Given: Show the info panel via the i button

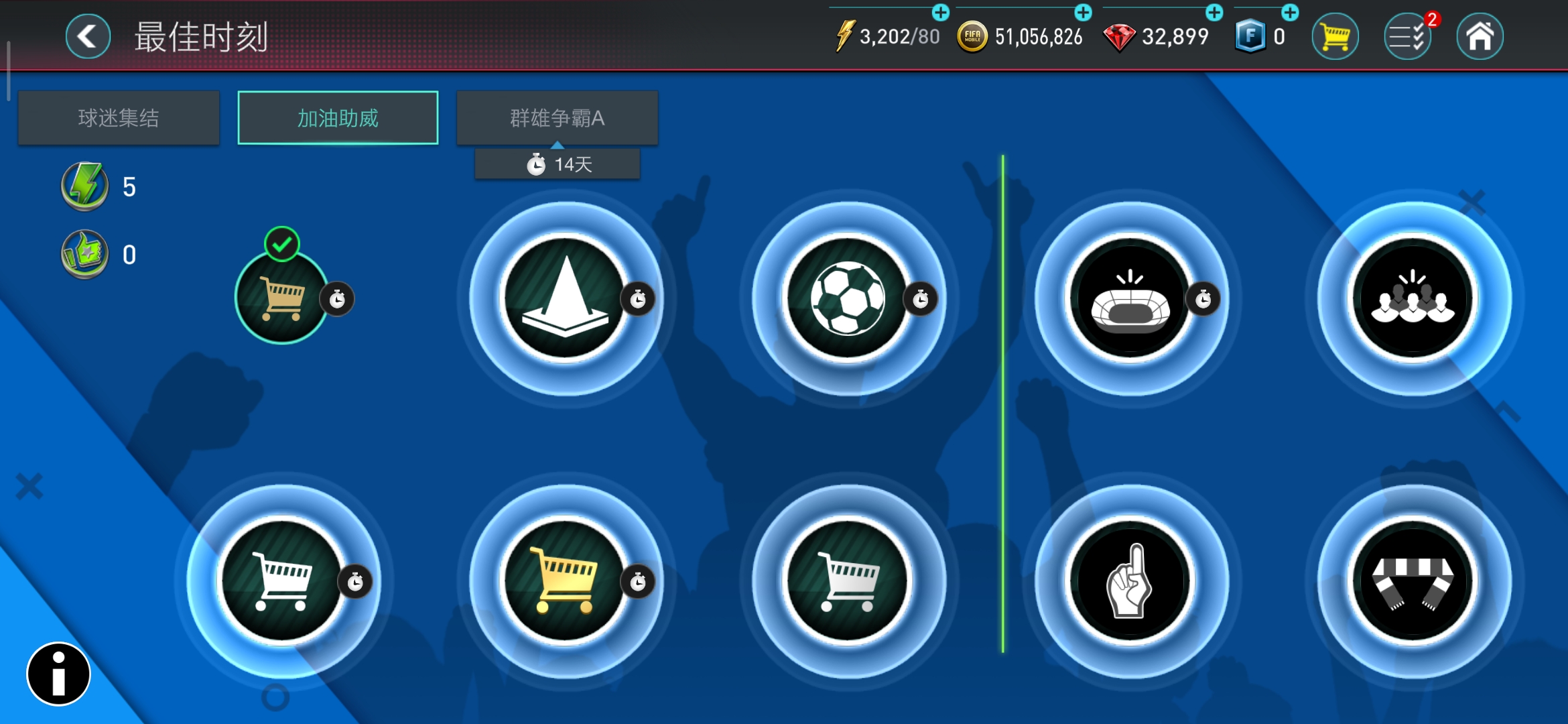Looking at the screenshot, I should [x=58, y=674].
